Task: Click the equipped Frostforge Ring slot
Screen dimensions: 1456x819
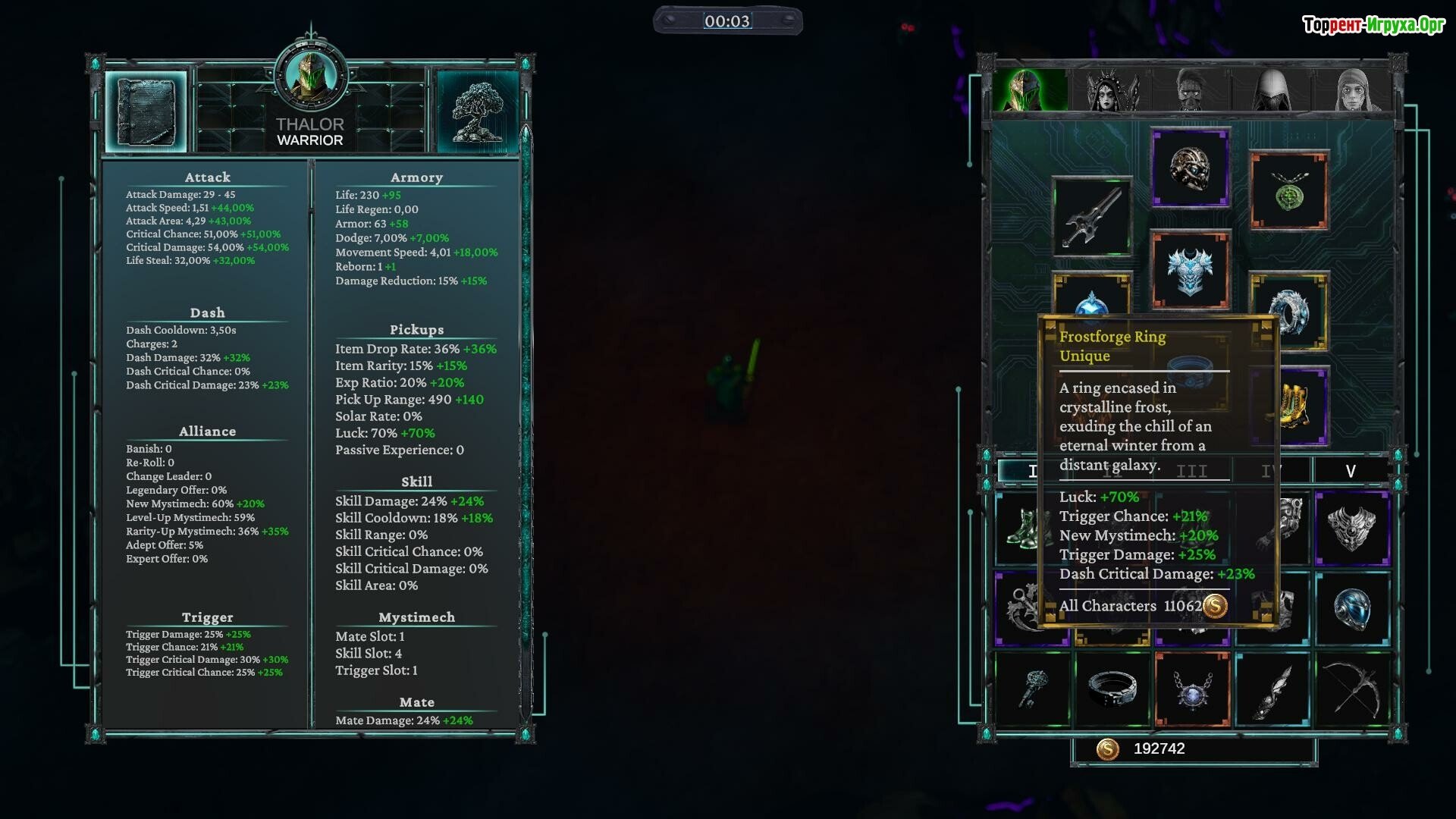Action: pyautogui.click(x=1288, y=312)
